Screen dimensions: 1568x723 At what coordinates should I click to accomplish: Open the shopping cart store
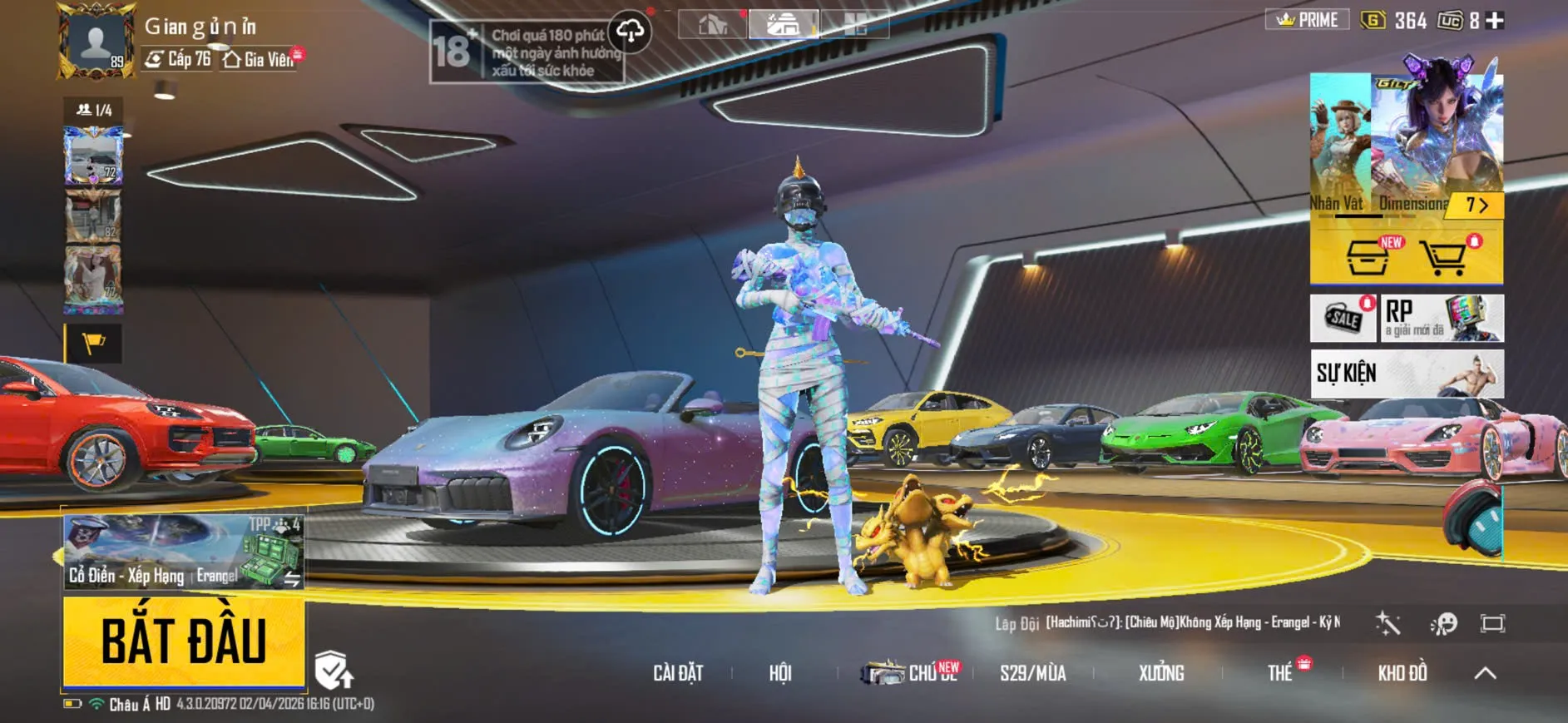pyautogui.click(x=1443, y=258)
